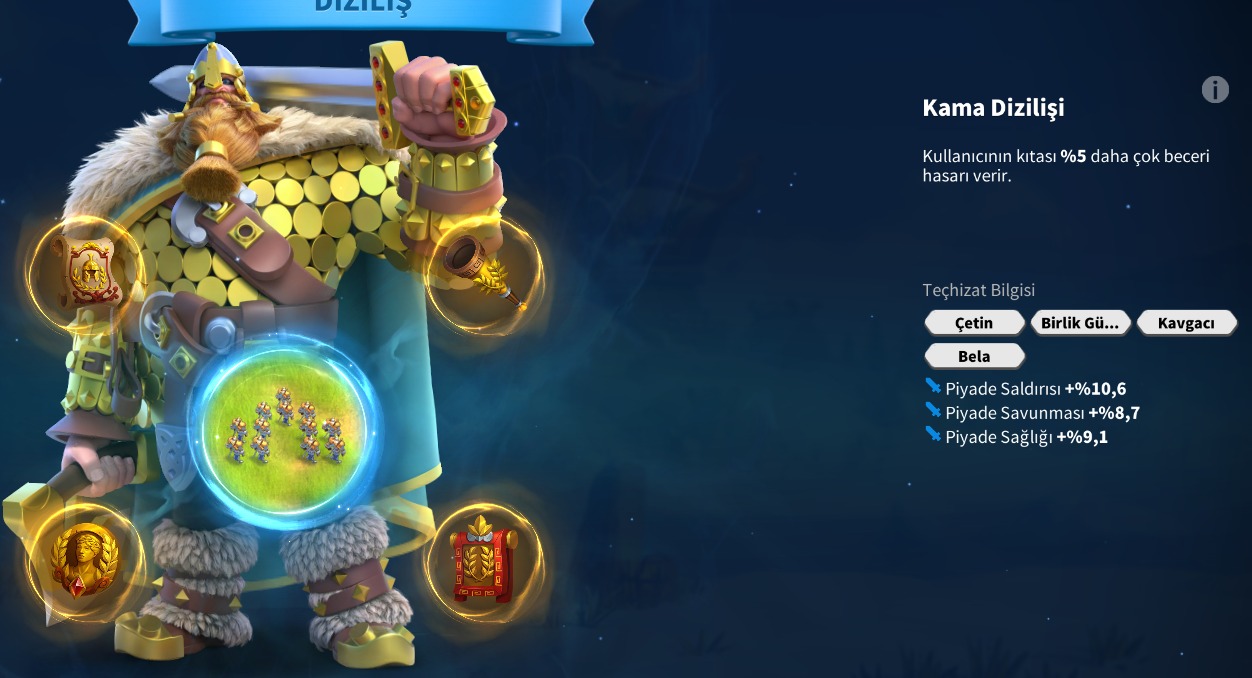Screen dimensions: 1252x678
Task: Select the Kavgacı equipment tag
Action: 1185,323
